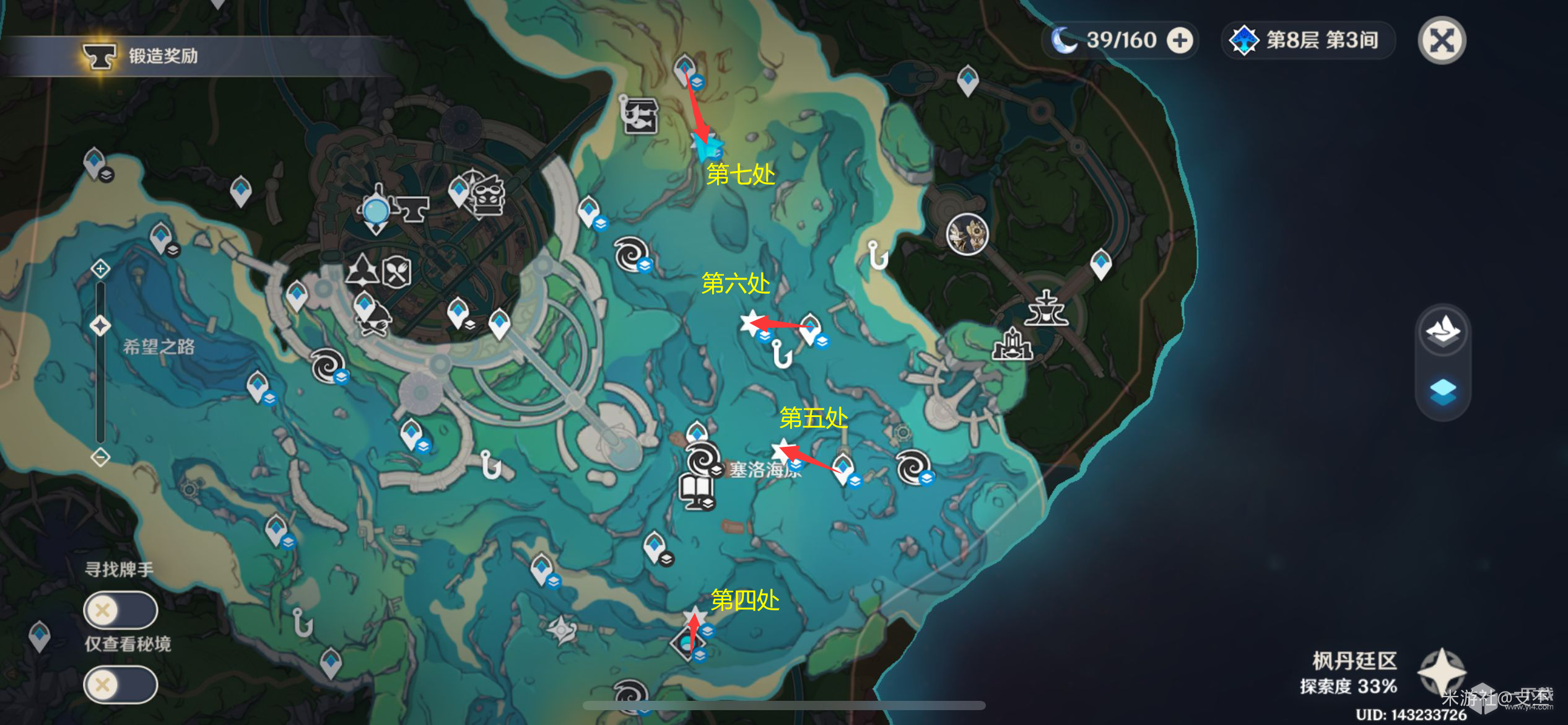This screenshot has width=1568, height=725.
Task: Open the 枫丹廷区 region selector
Action: [x=1442, y=672]
